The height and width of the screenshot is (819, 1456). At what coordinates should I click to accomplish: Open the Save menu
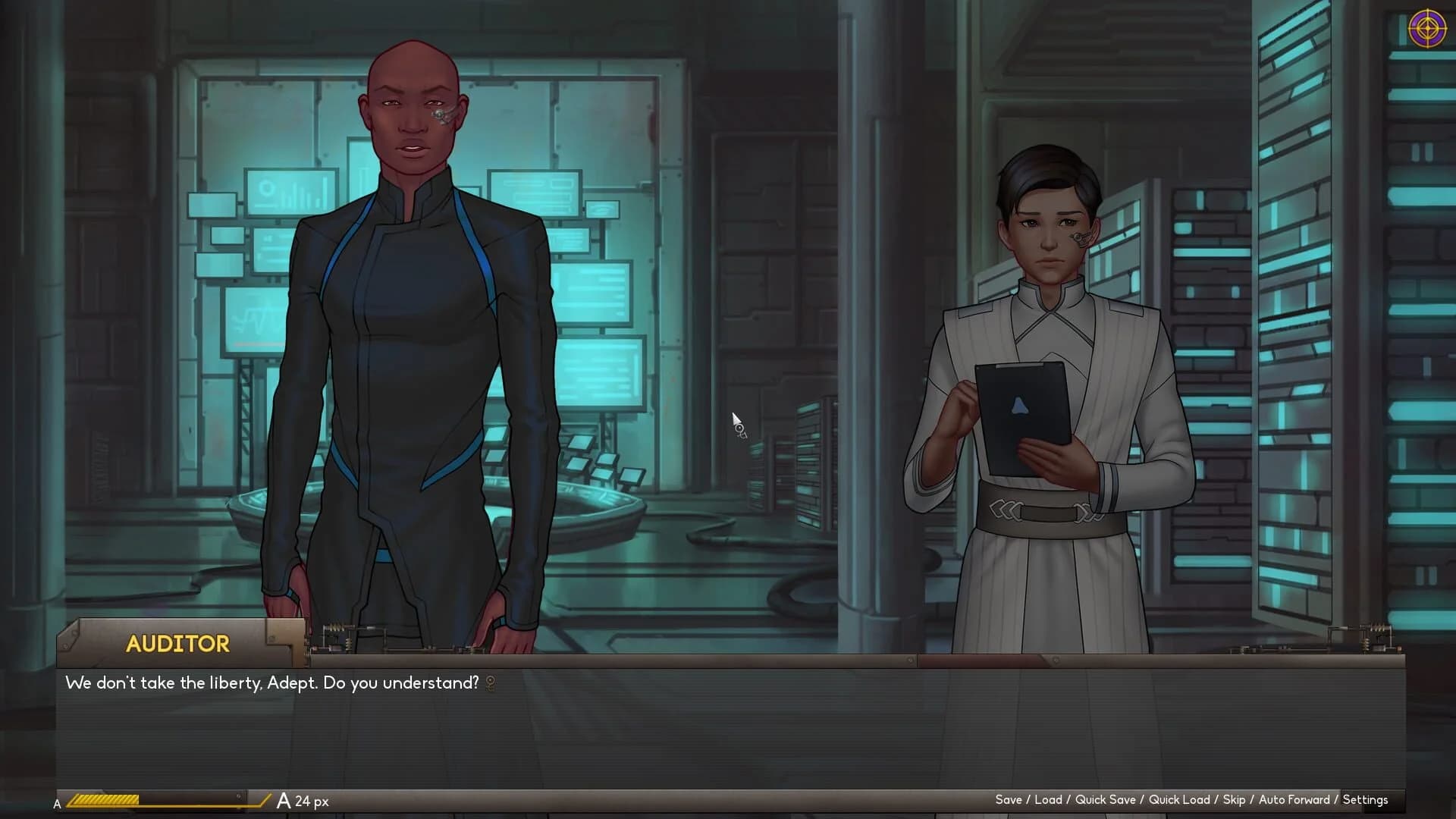point(1010,800)
